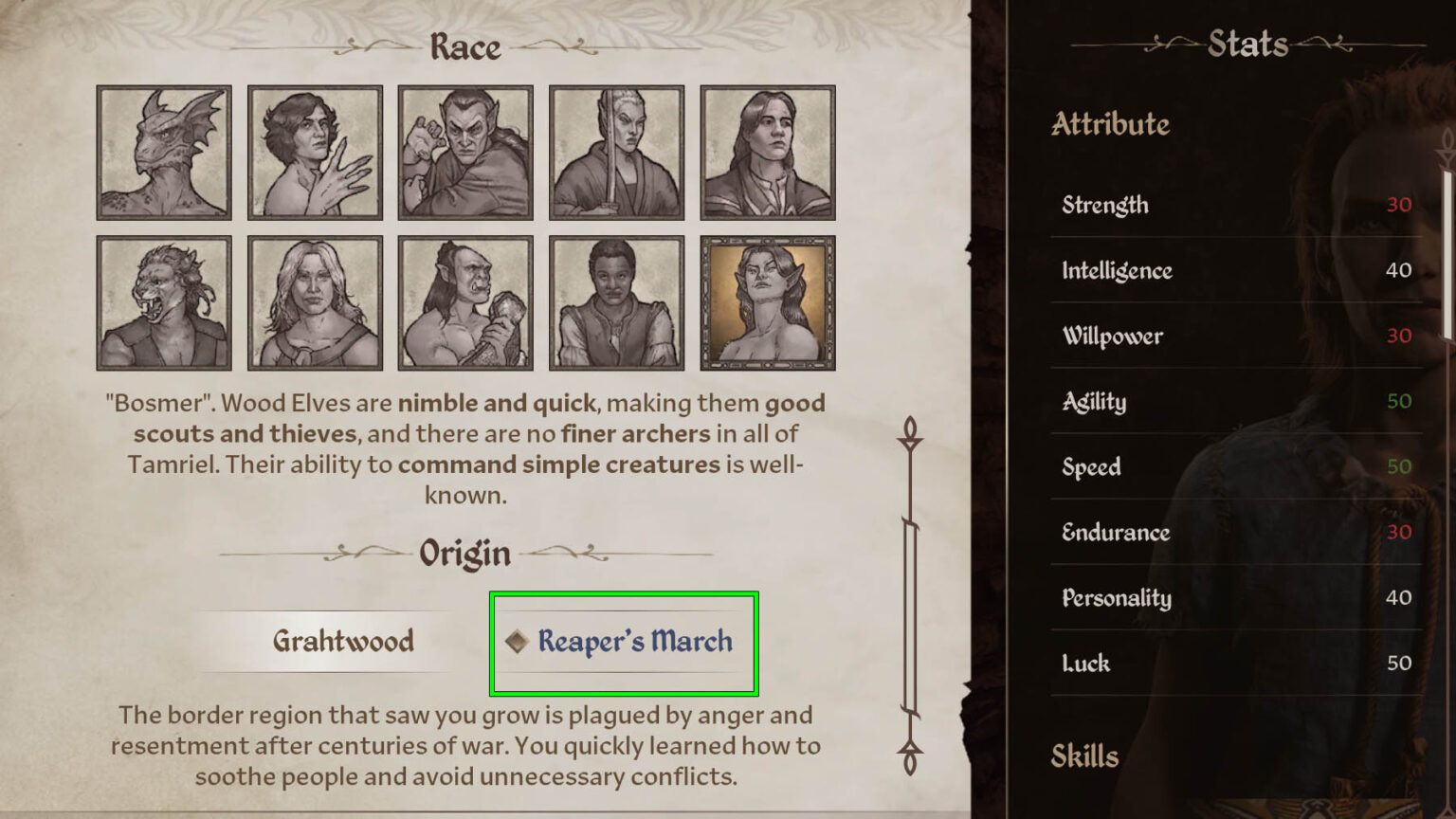1456x819 pixels.
Task: Select the Redguard race portrait
Action: tap(616, 301)
